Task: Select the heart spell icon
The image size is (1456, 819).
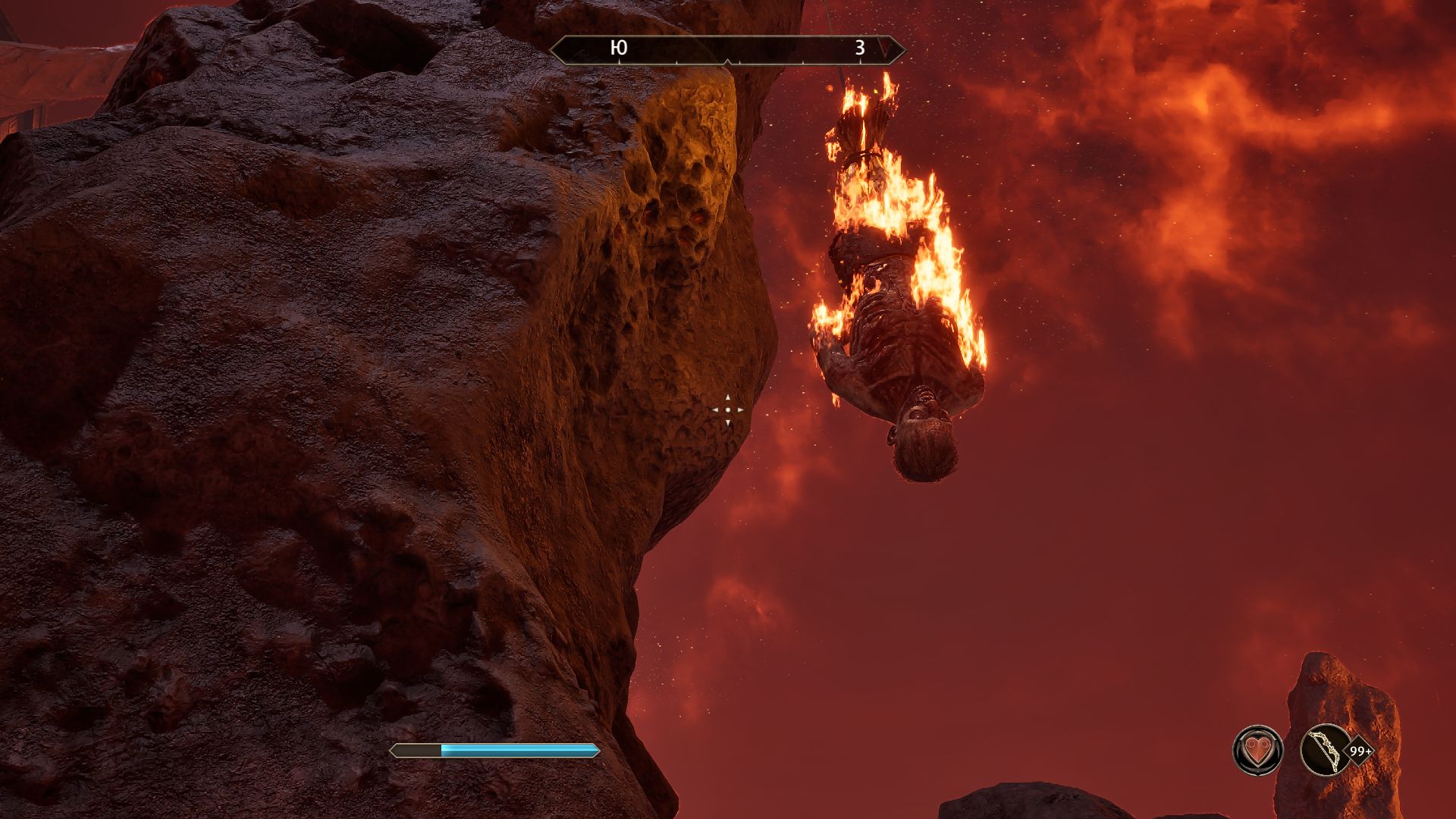Action: [x=1257, y=751]
